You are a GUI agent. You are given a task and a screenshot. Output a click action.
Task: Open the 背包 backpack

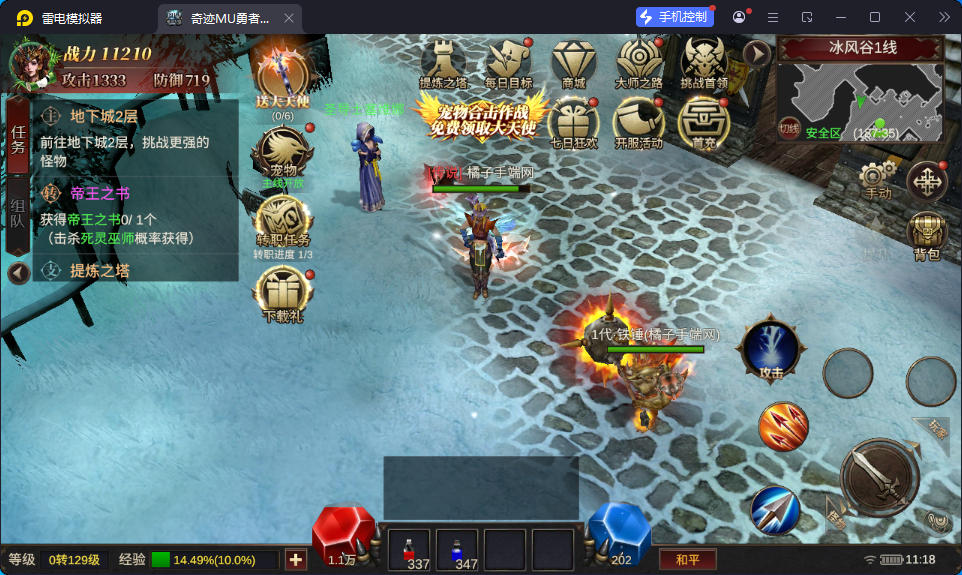(927, 235)
